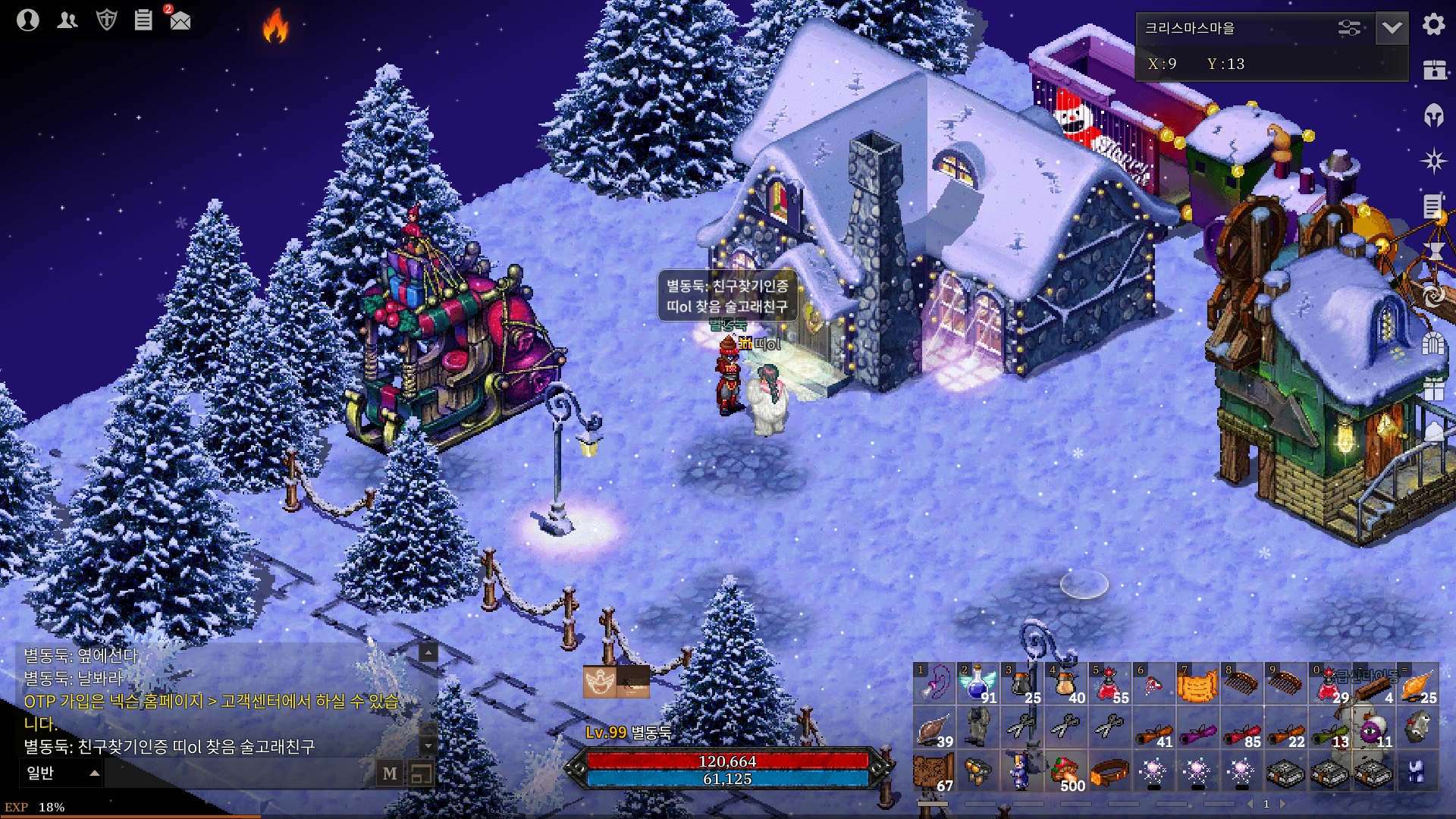The height and width of the screenshot is (819, 1456).
Task: Select the leather belt hotbar slot
Action: coord(1109,772)
